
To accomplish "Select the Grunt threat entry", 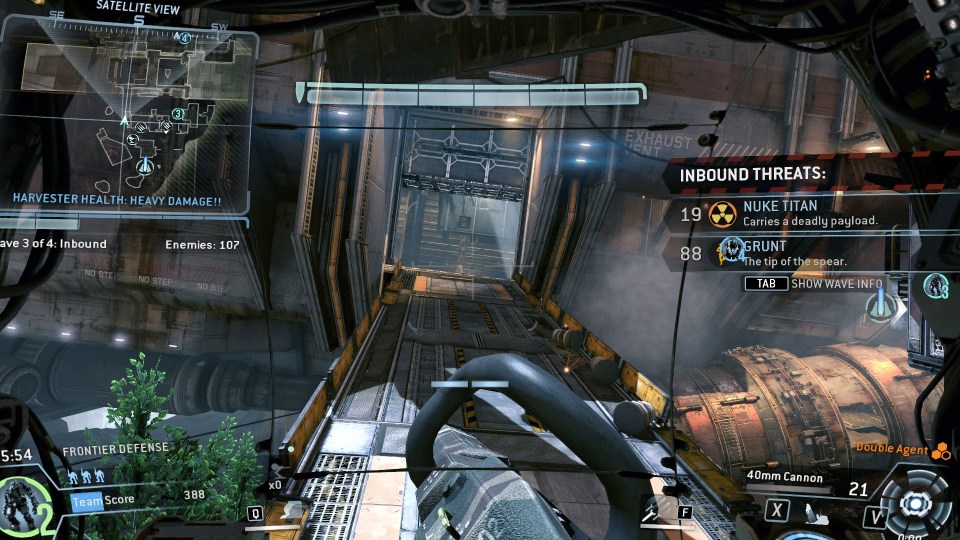I will point(790,253).
